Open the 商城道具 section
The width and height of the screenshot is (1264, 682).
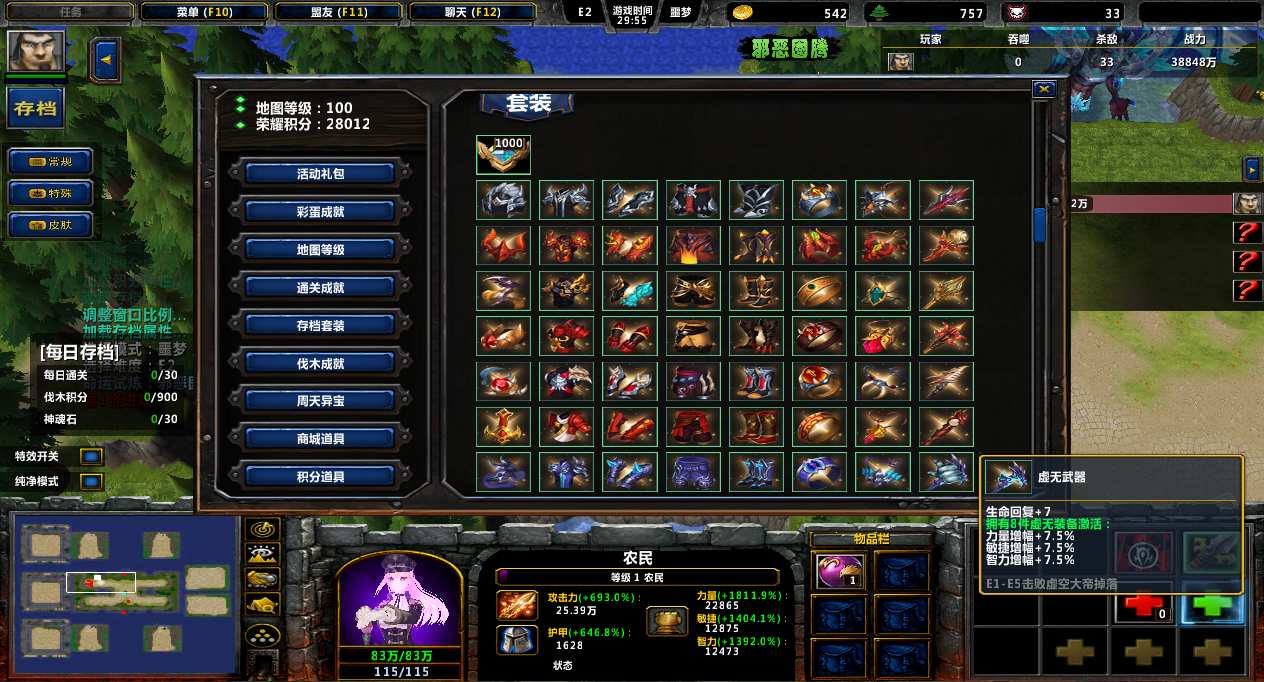[320, 438]
